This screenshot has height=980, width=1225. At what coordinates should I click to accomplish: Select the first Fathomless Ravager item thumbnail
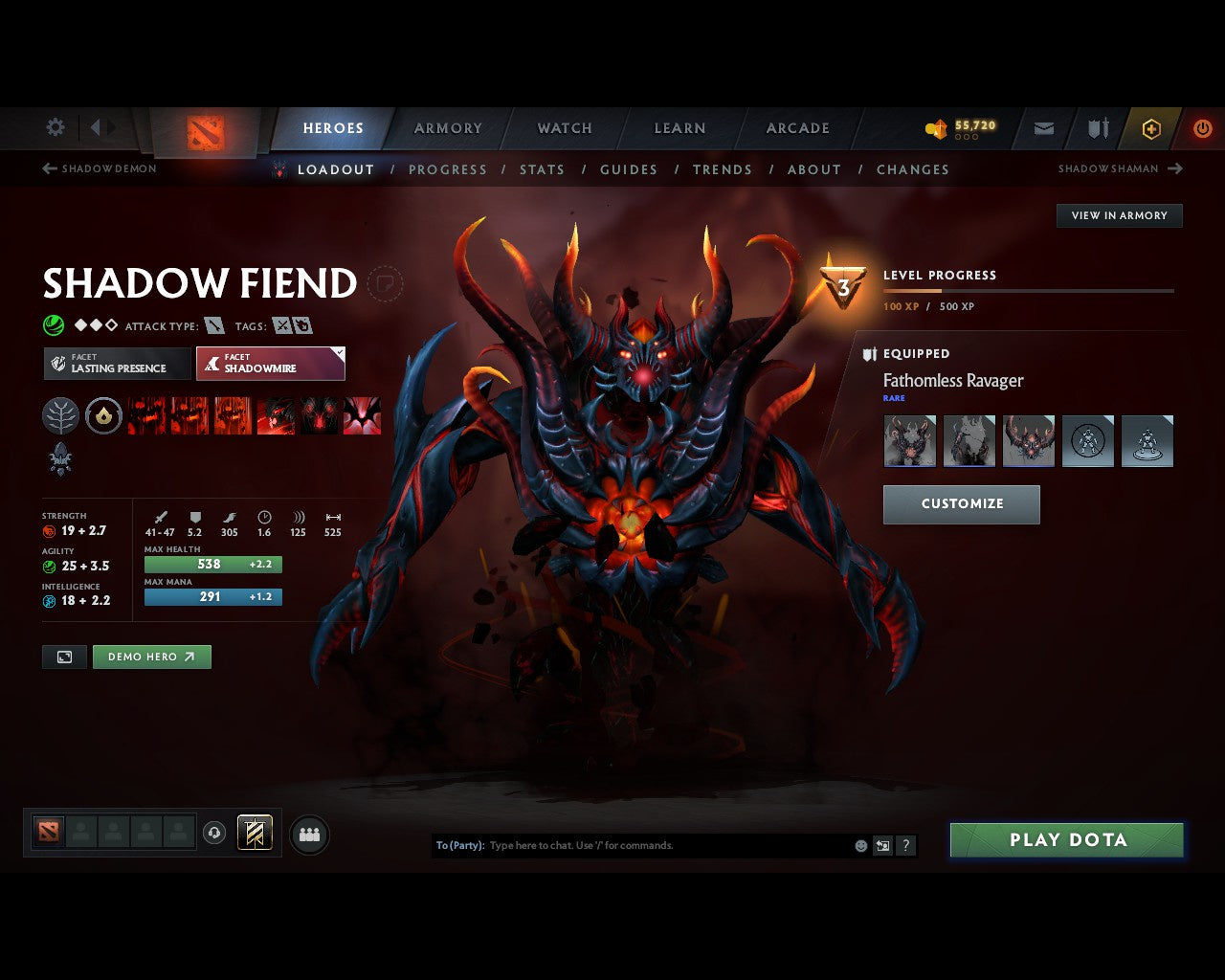pyautogui.click(x=909, y=441)
